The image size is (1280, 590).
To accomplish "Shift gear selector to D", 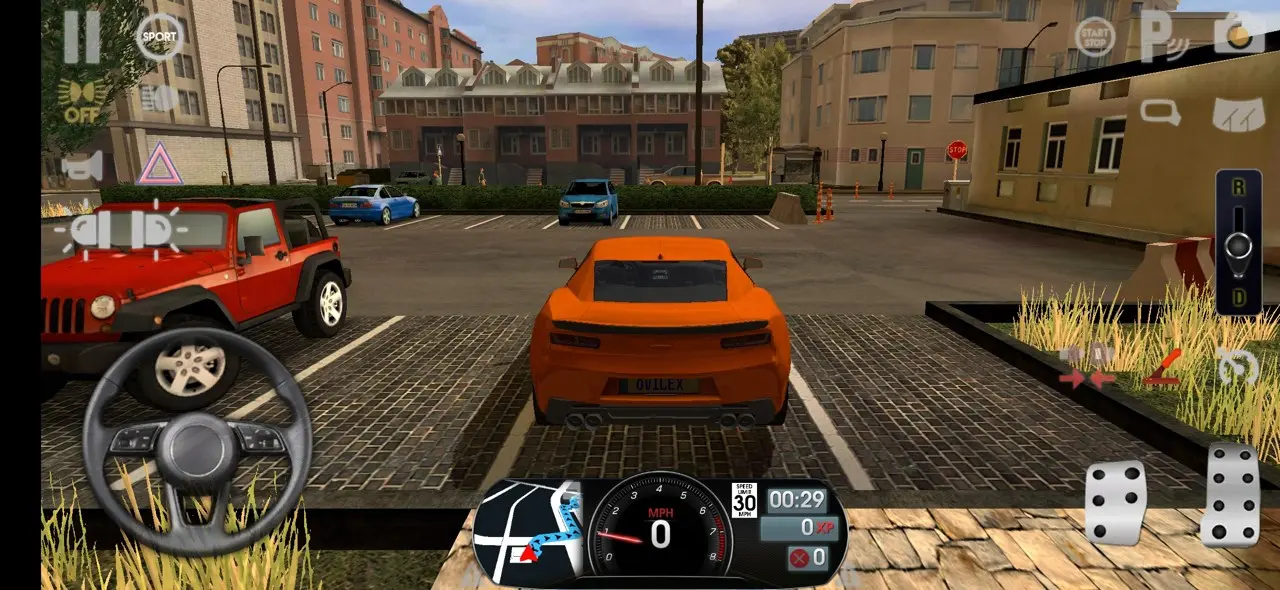I will [x=1238, y=298].
